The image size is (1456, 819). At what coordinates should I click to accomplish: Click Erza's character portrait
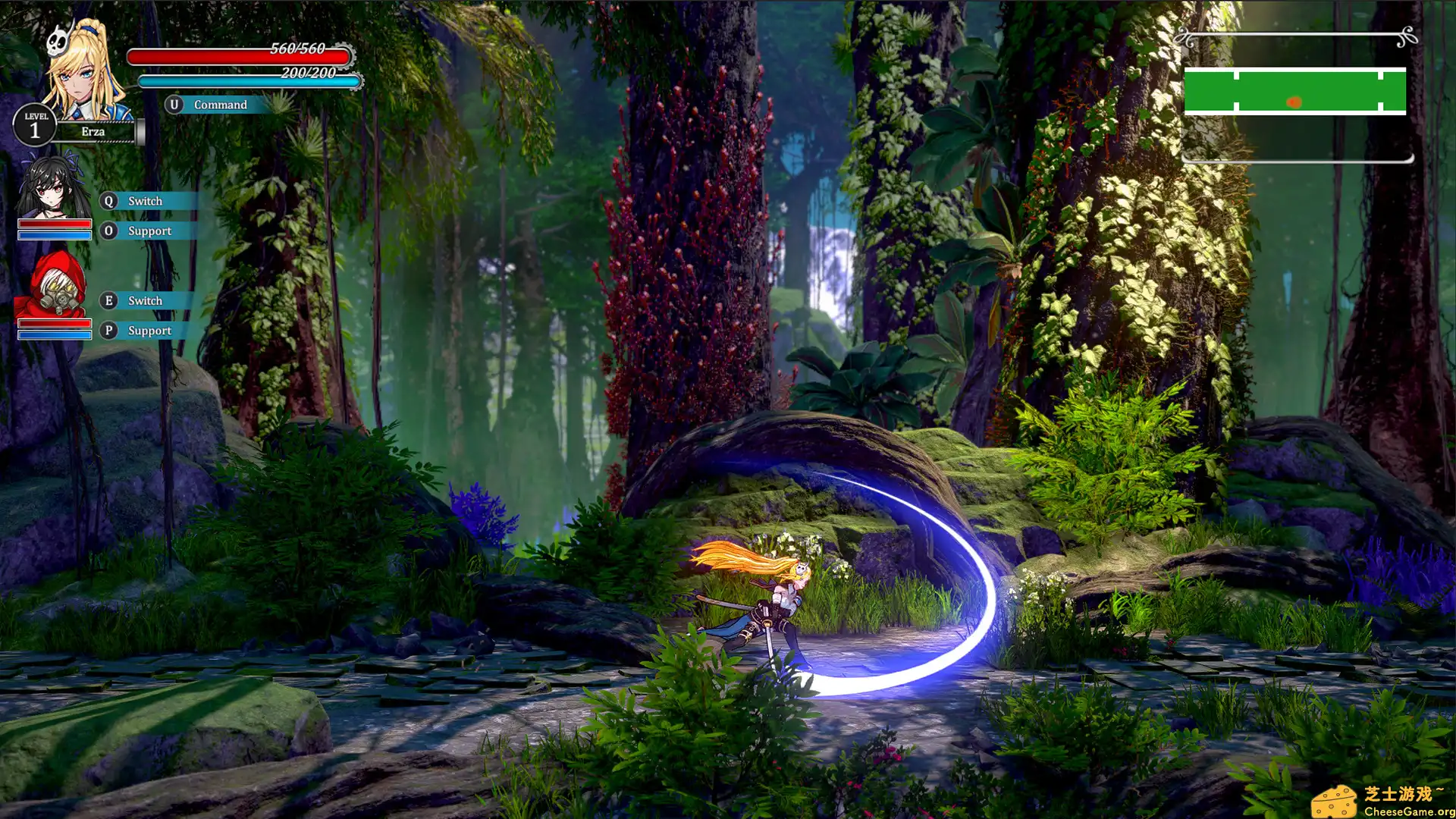[80, 72]
